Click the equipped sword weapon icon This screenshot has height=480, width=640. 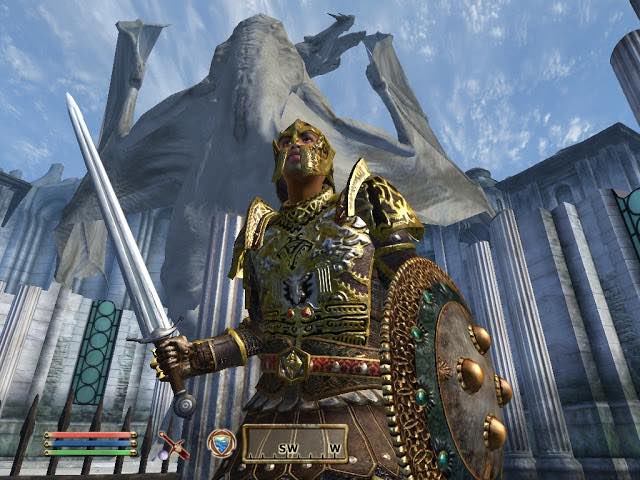[x=173, y=446]
